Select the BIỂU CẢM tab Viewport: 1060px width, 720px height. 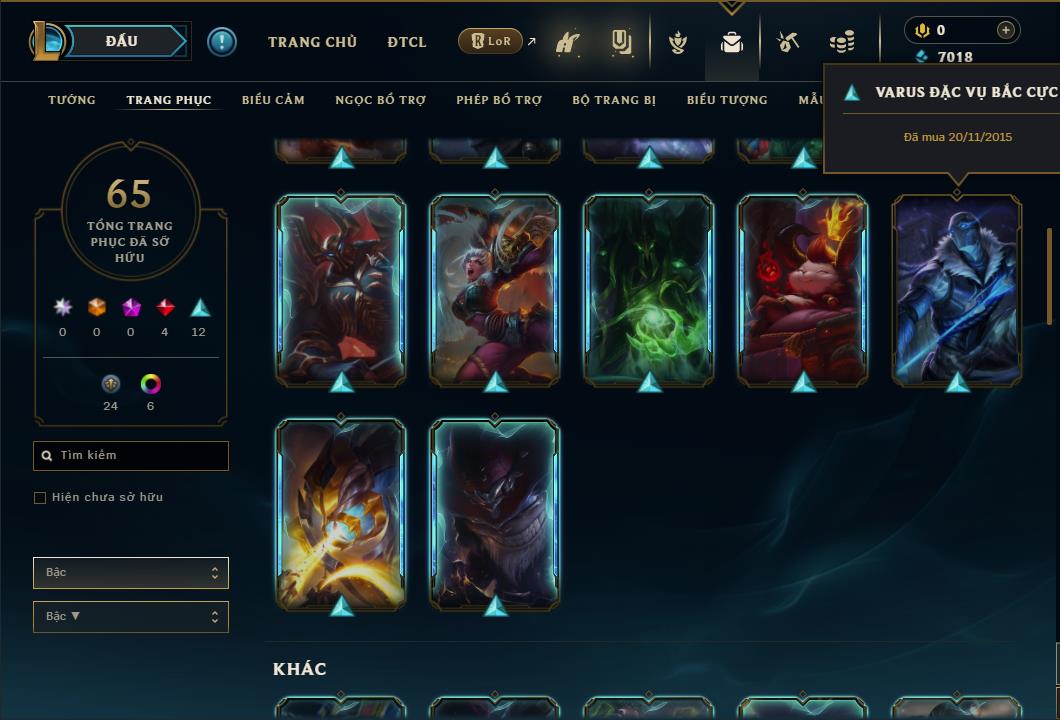pos(273,100)
